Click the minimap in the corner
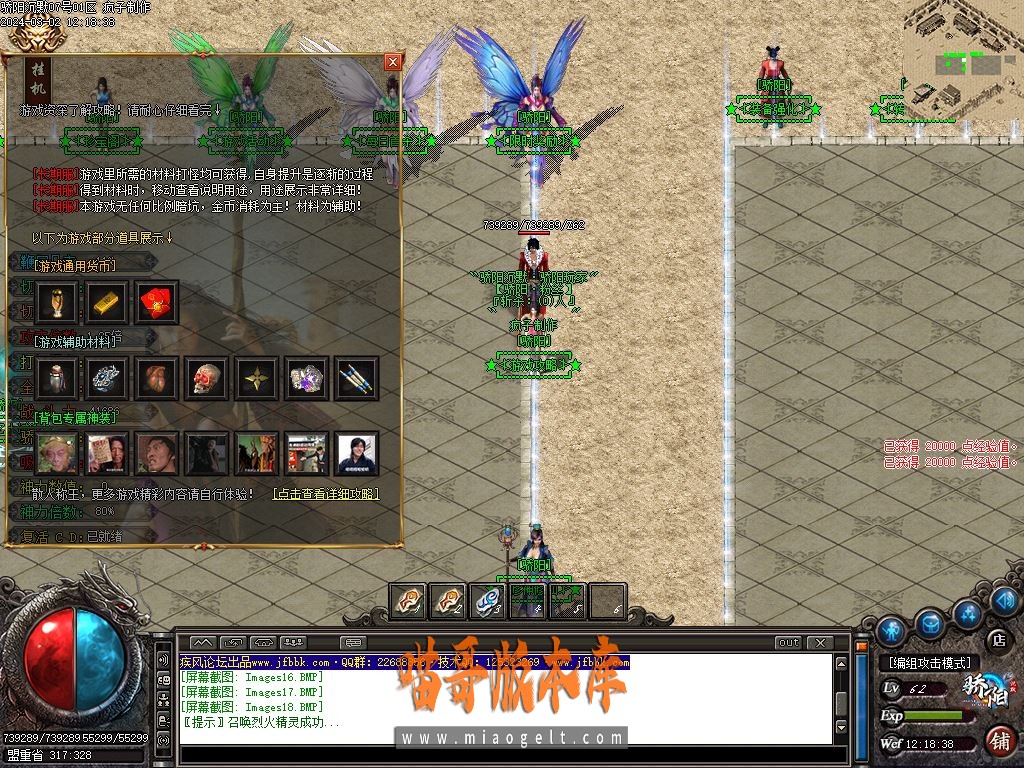Image resolution: width=1024 pixels, height=768 pixels. (x=962, y=50)
